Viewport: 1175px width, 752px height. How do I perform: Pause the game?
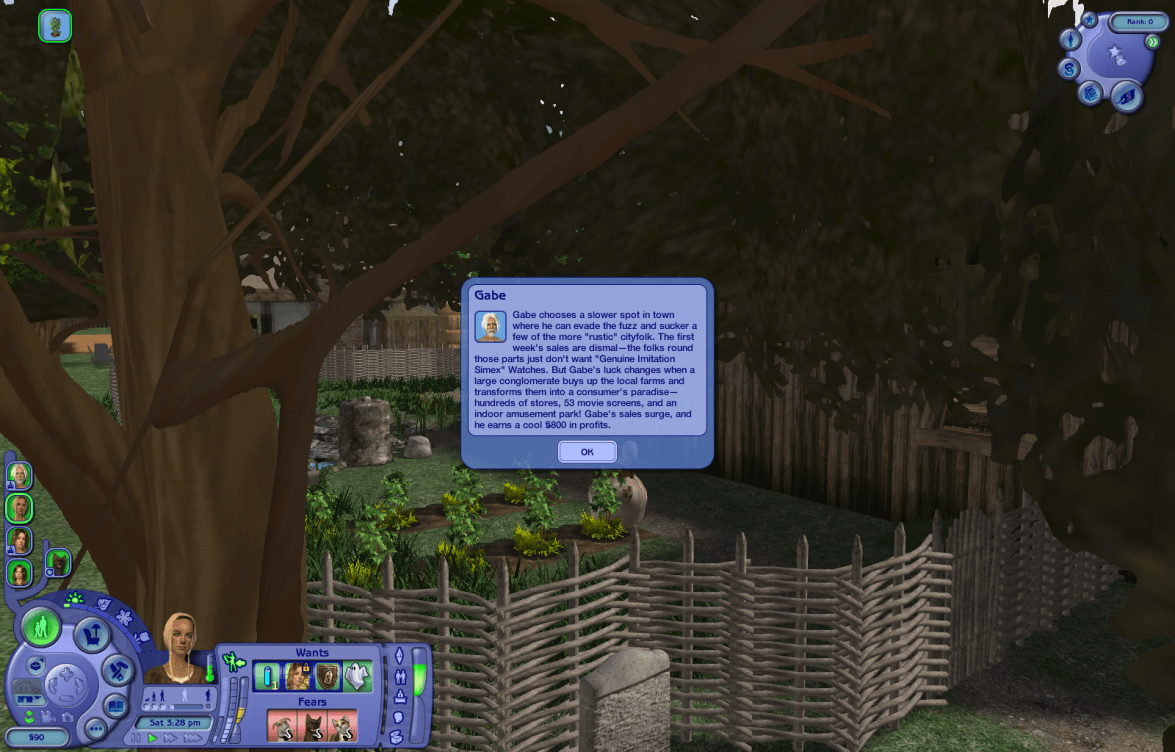pos(137,738)
